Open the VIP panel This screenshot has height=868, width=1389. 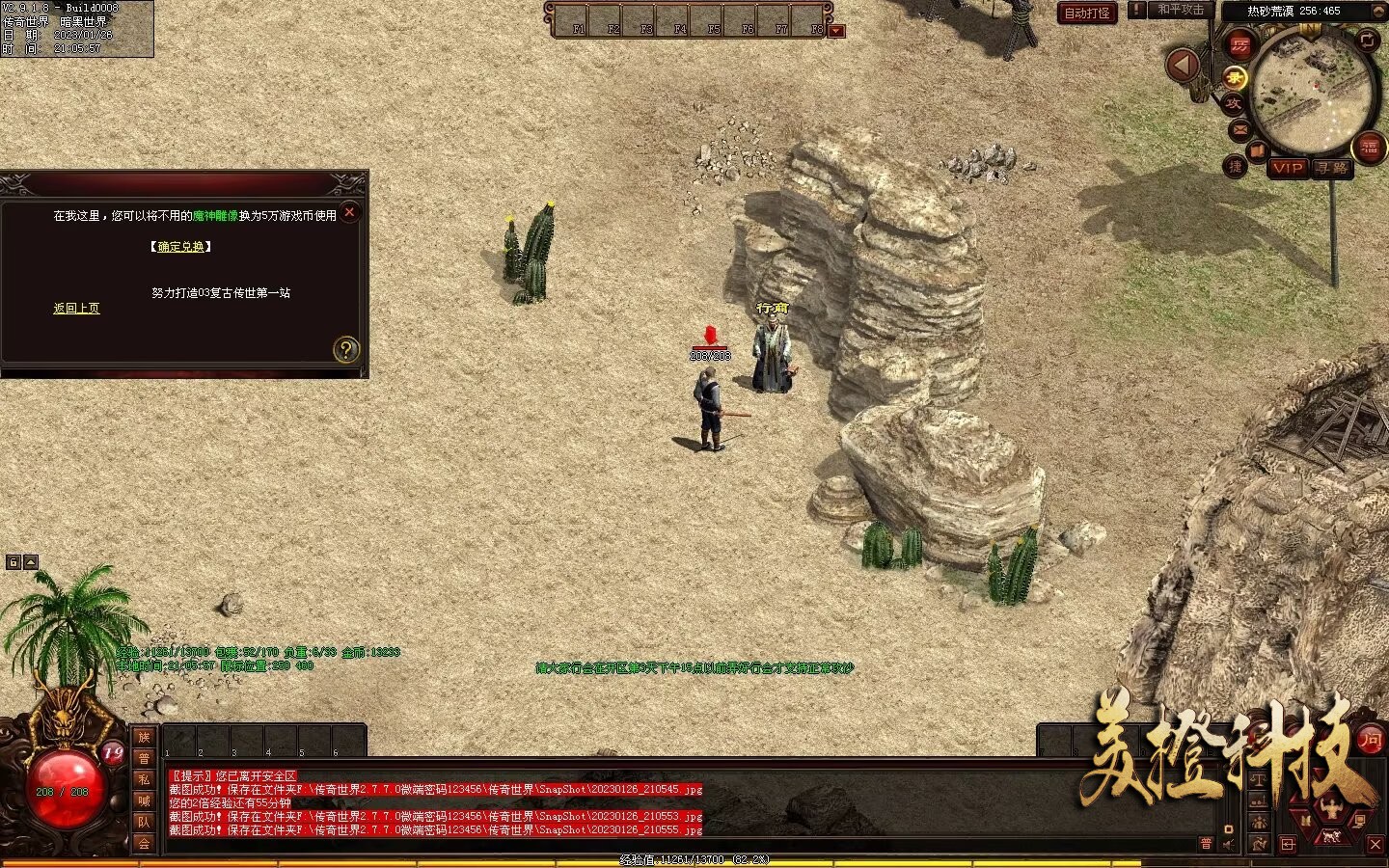coord(1288,168)
